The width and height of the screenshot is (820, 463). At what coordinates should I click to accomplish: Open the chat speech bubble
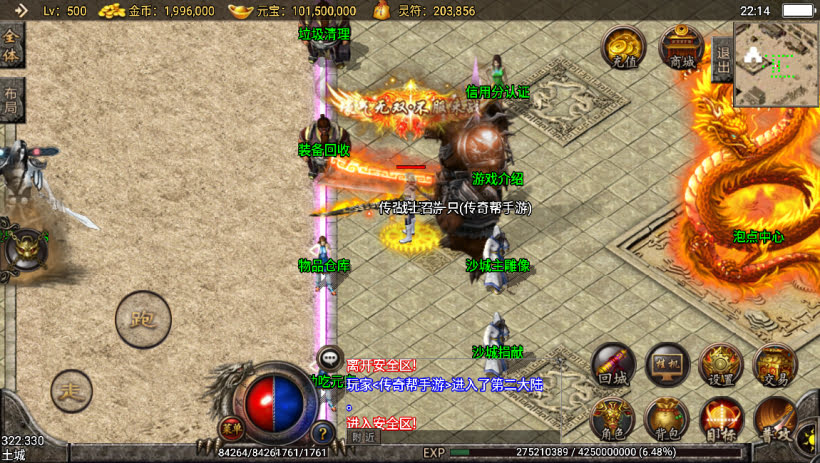click(329, 357)
